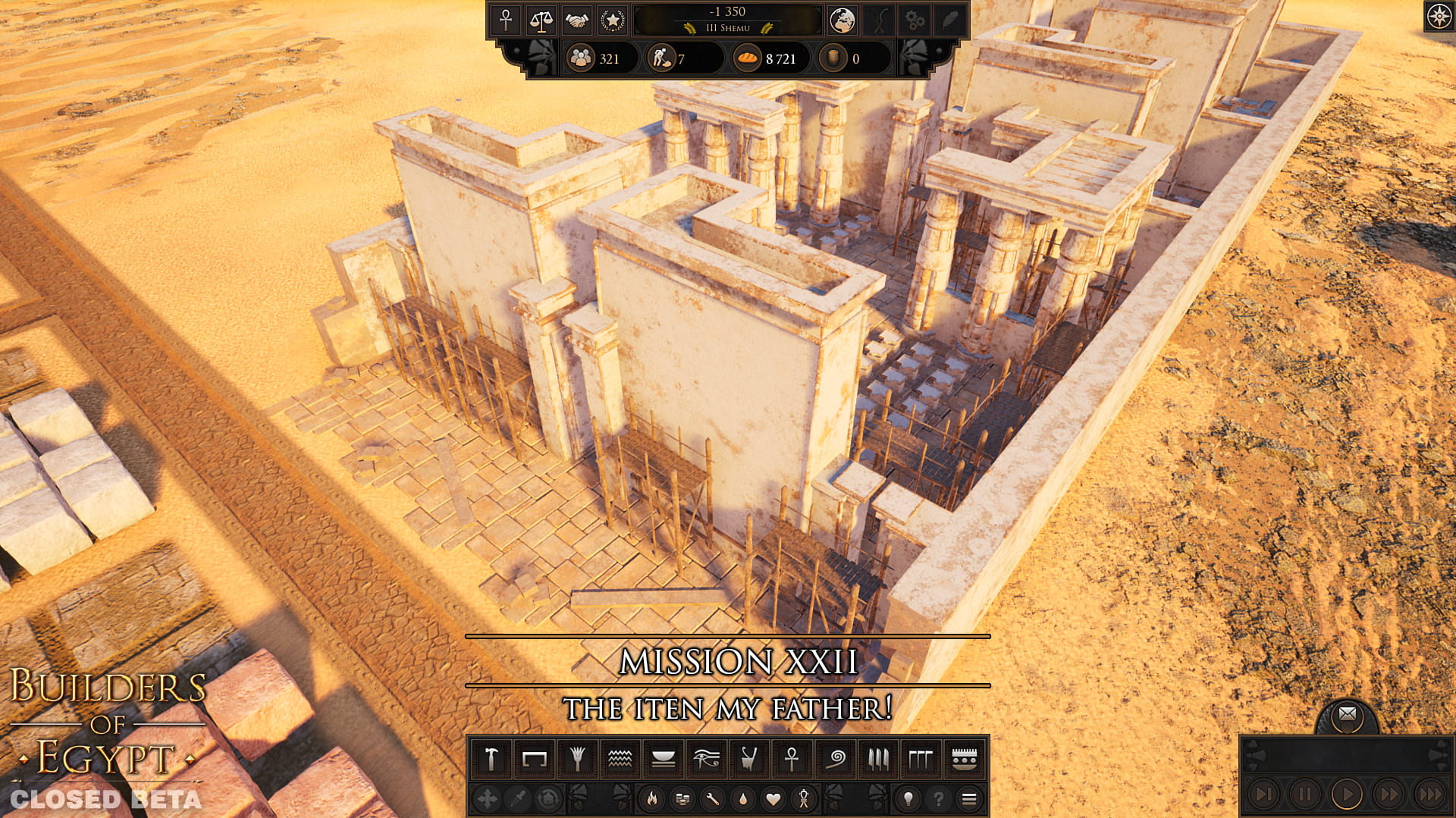Open the envelope messages button

(x=1348, y=714)
